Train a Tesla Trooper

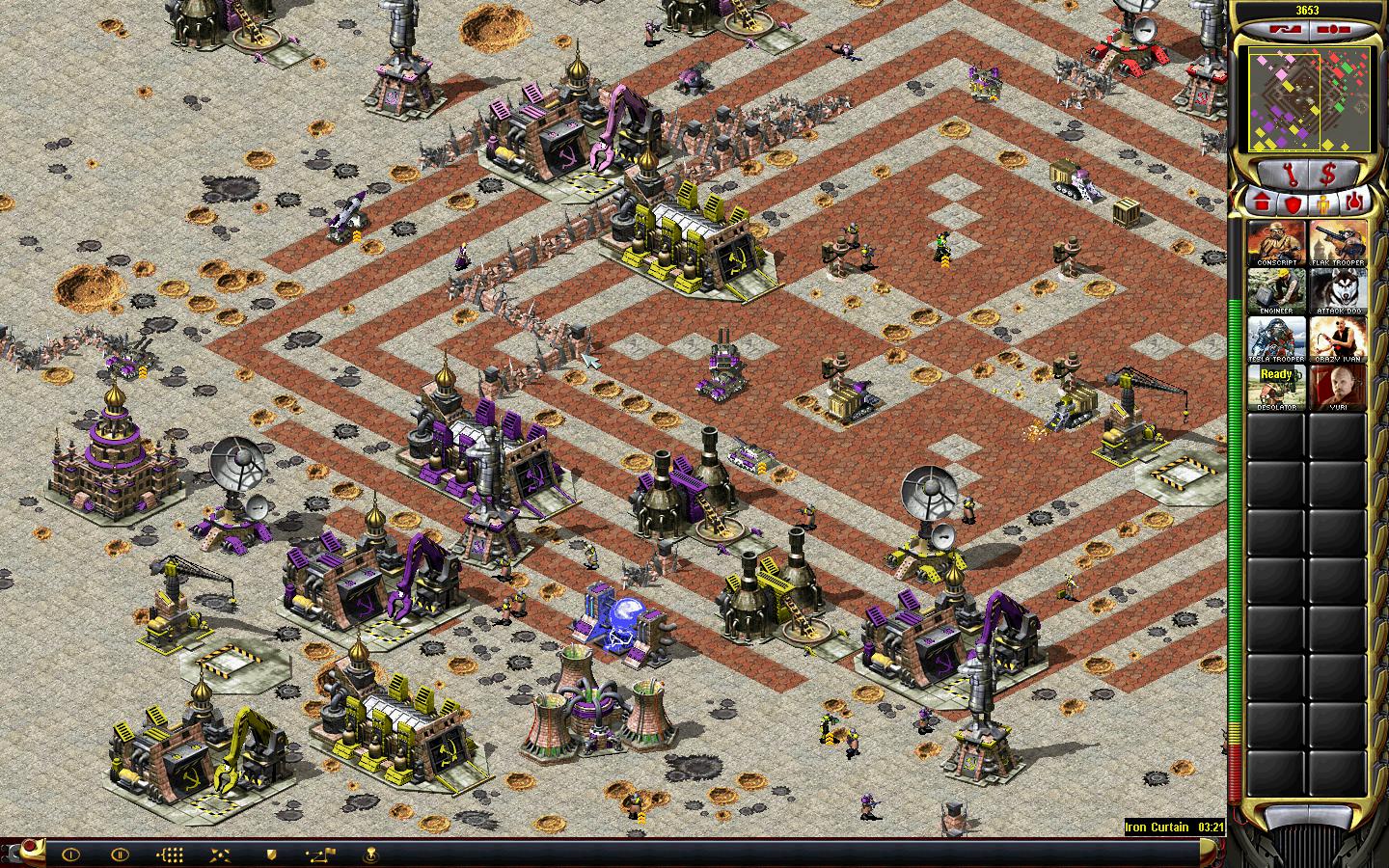(1276, 339)
